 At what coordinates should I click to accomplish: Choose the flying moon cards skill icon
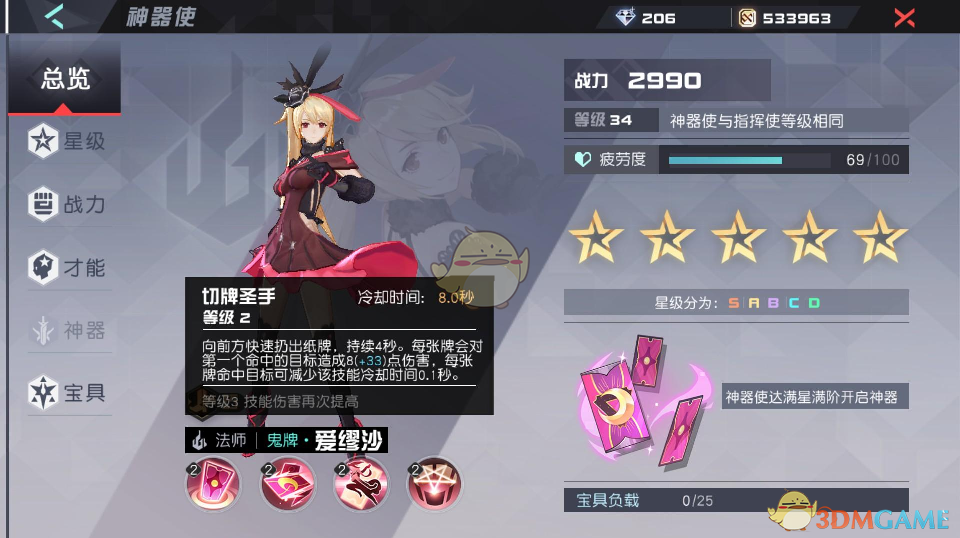(286, 485)
